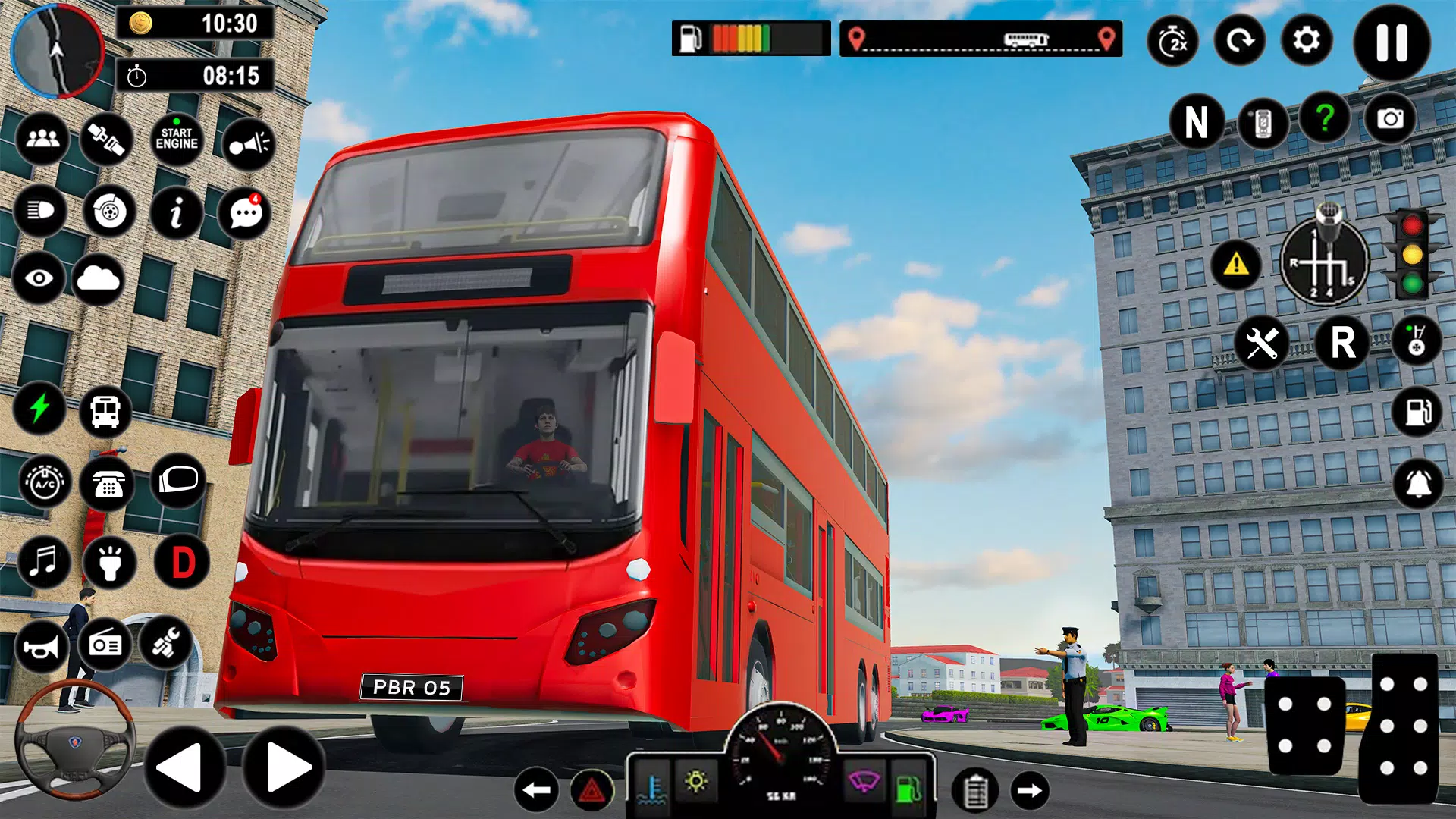Steer left with the left triangle arrow

(183, 767)
